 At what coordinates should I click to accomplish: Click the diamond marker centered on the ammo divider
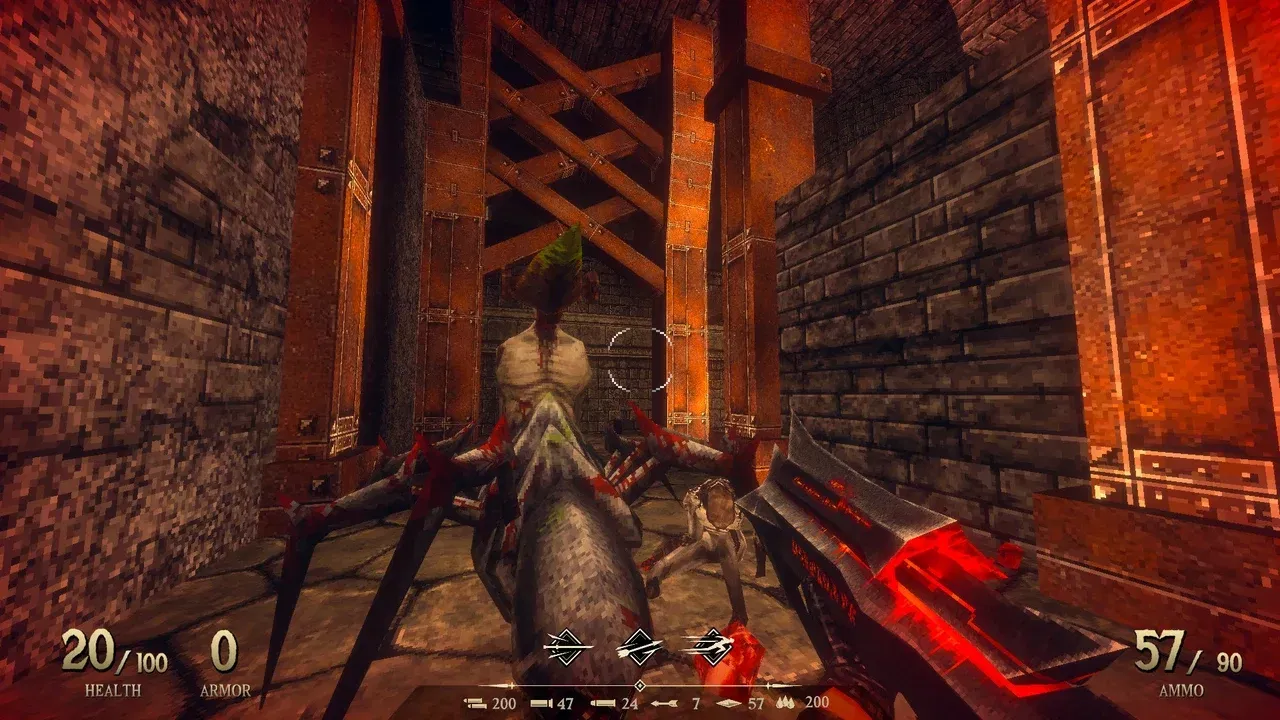640,685
